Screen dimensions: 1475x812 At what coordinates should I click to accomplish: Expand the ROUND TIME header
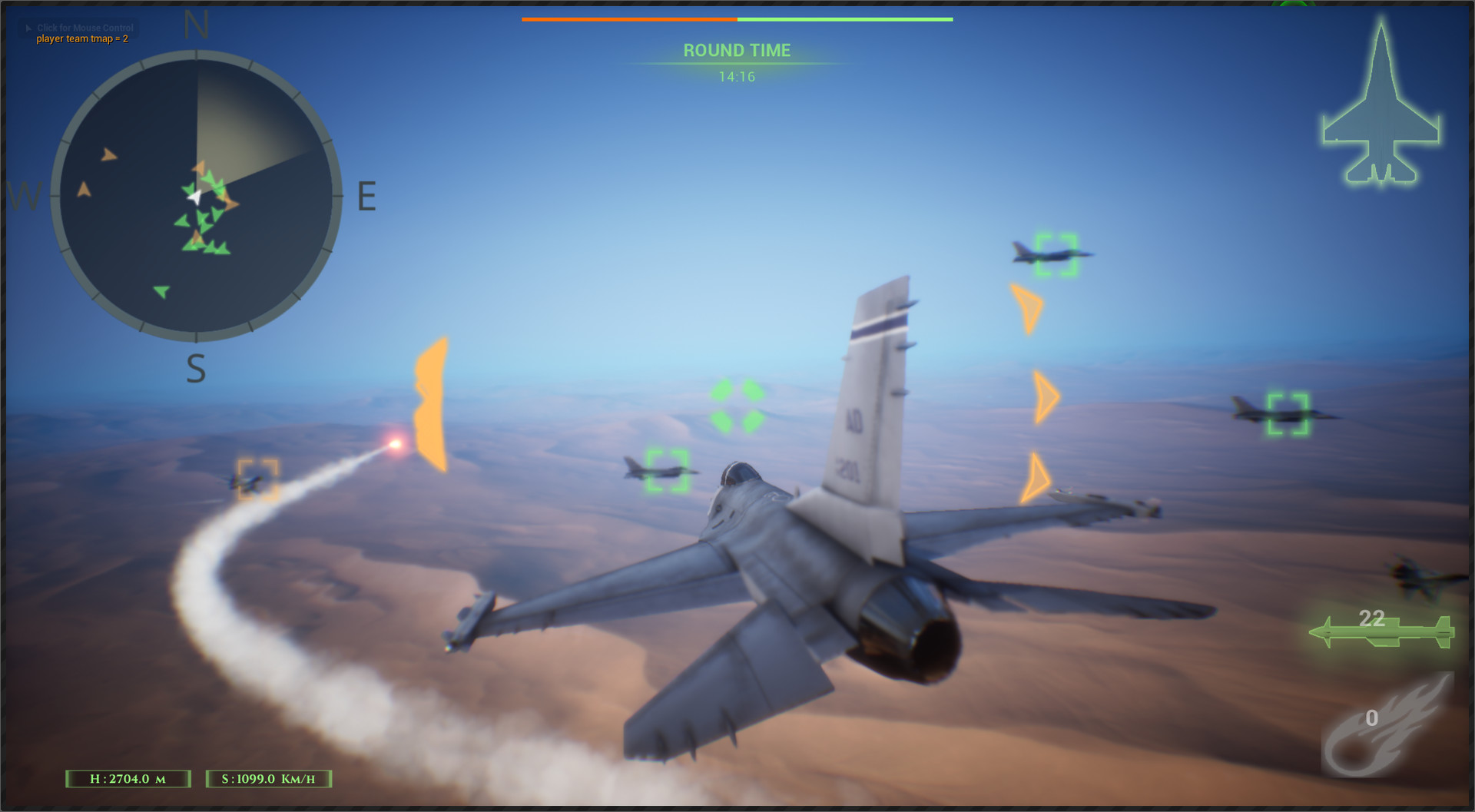[736, 51]
